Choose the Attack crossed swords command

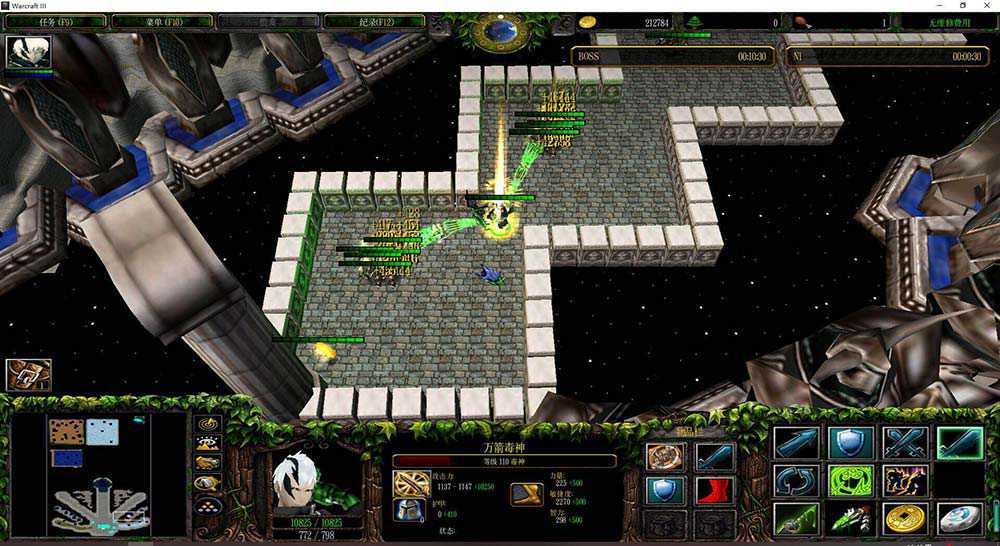point(904,442)
